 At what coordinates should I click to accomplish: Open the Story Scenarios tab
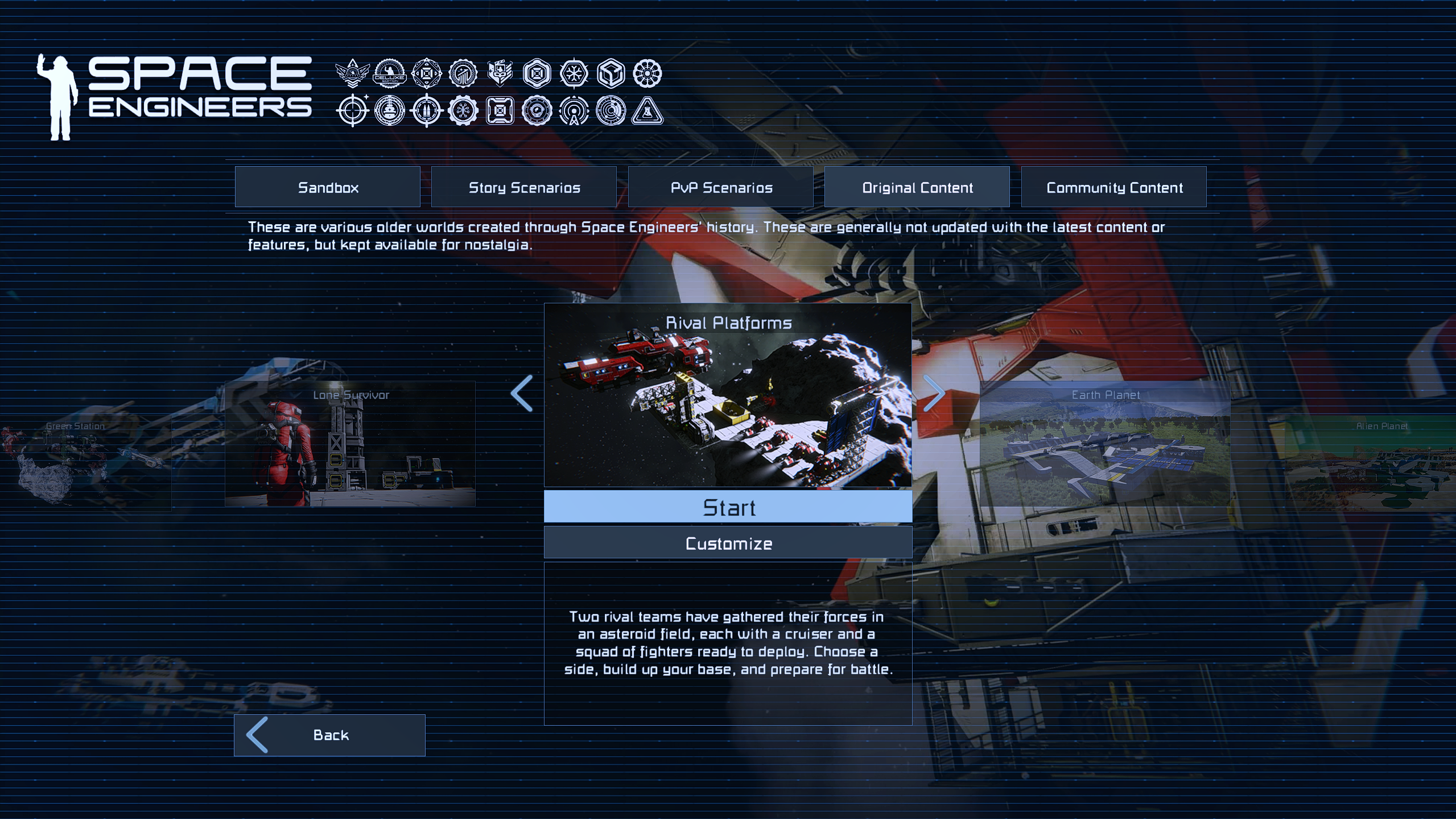[x=523, y=187]
